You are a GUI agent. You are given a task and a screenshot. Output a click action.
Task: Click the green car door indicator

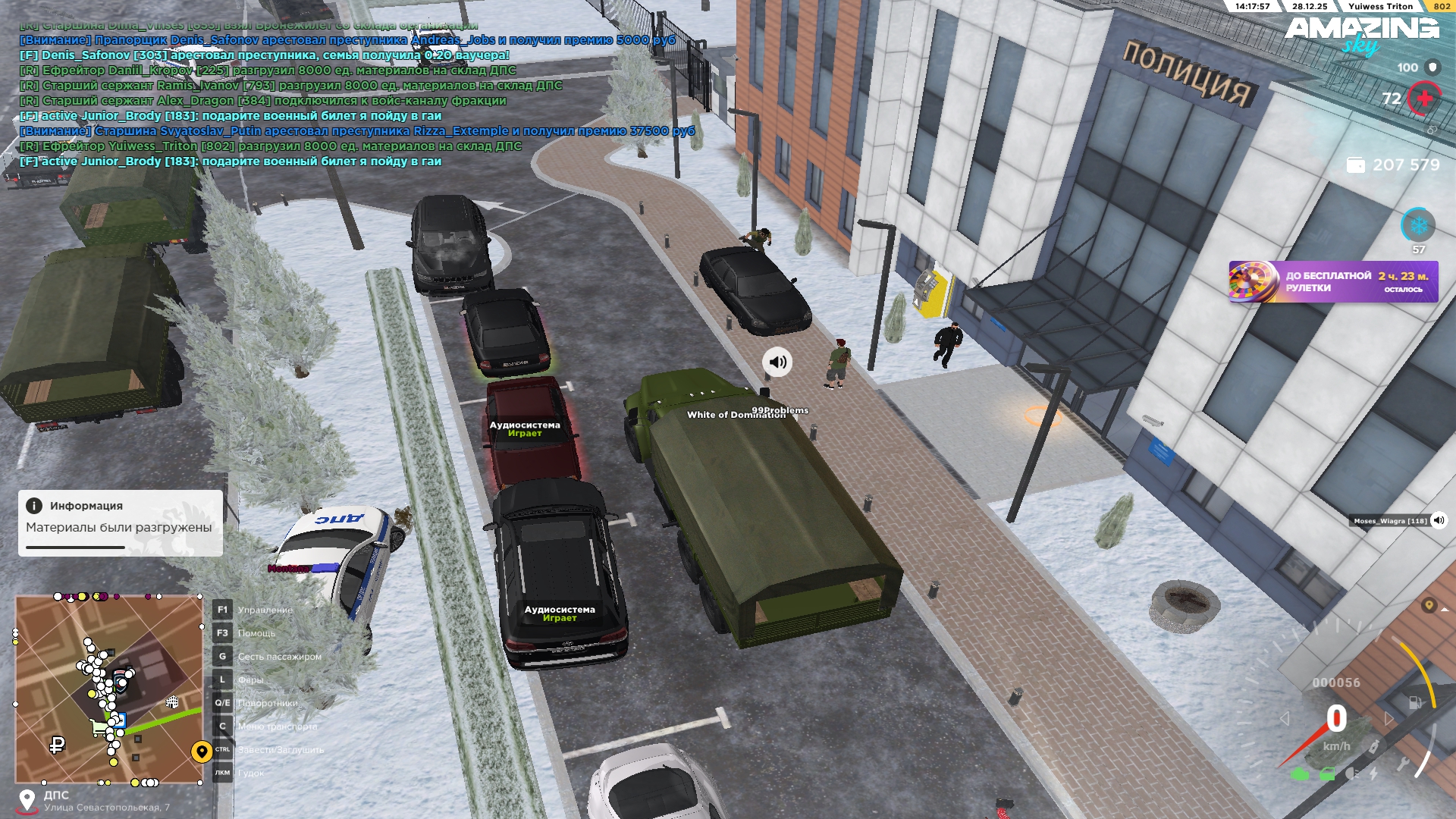[x=1327, y=774]
